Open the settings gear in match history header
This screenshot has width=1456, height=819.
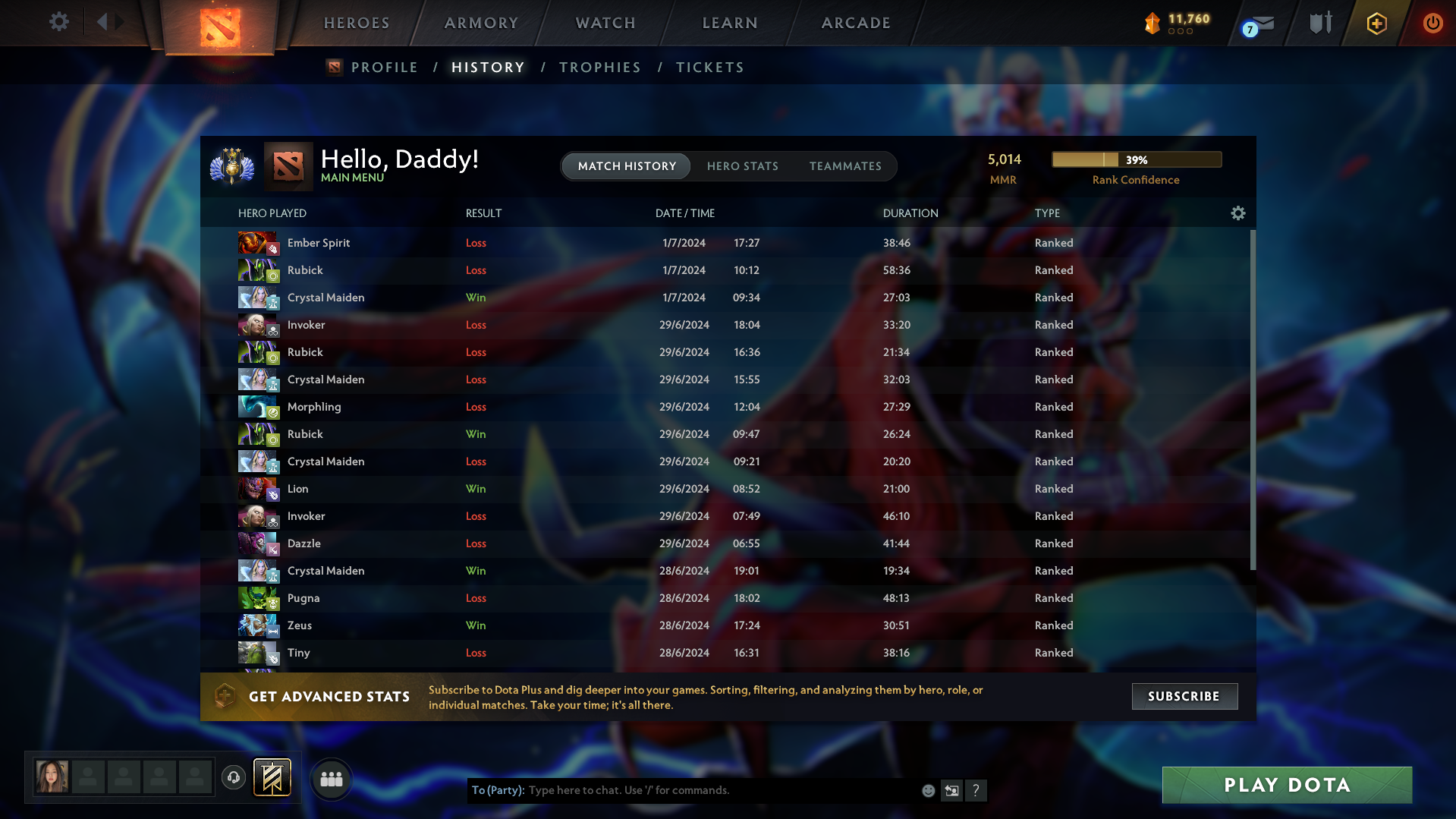pos(1237,213)
